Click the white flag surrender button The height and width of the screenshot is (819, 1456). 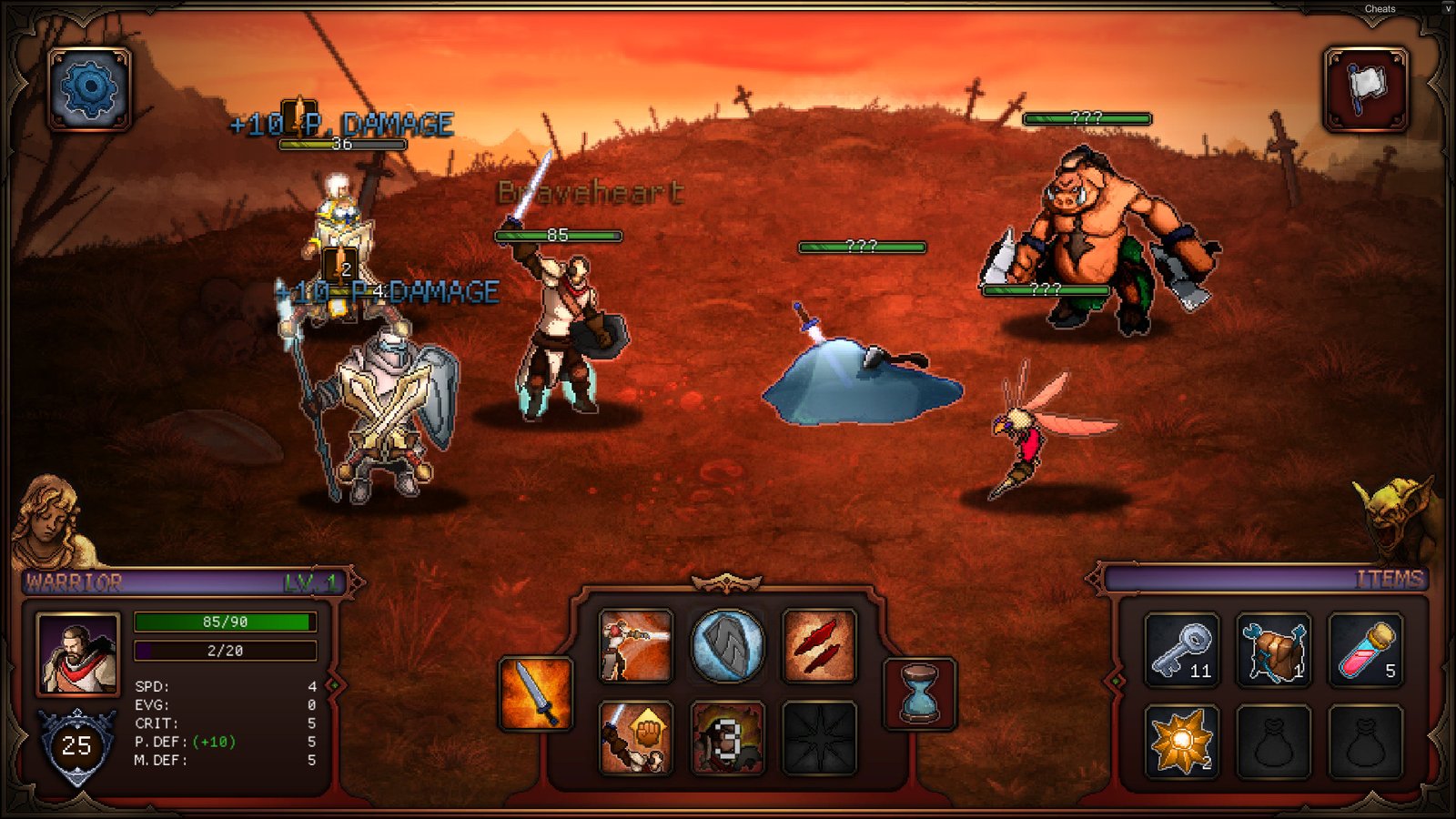1365,89
